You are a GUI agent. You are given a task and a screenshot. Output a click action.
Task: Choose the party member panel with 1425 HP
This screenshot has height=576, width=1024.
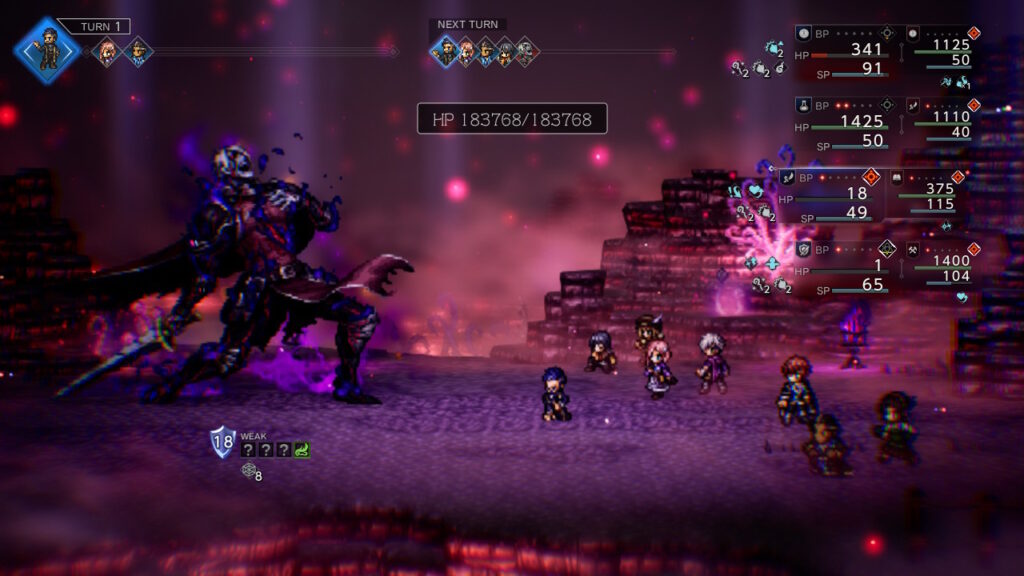point(847,123)
